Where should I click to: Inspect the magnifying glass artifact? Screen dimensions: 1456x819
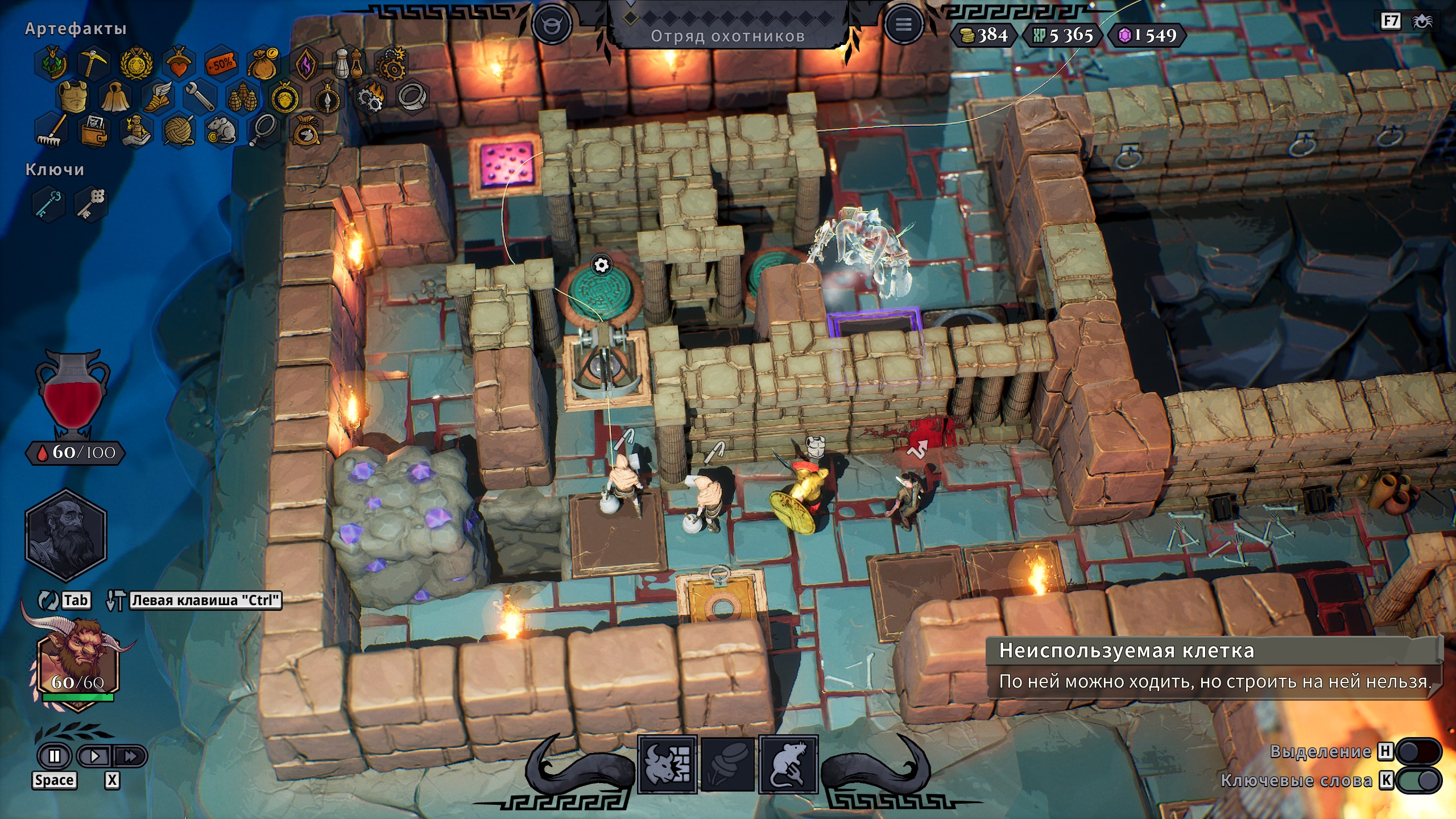[x=264, y=130]
